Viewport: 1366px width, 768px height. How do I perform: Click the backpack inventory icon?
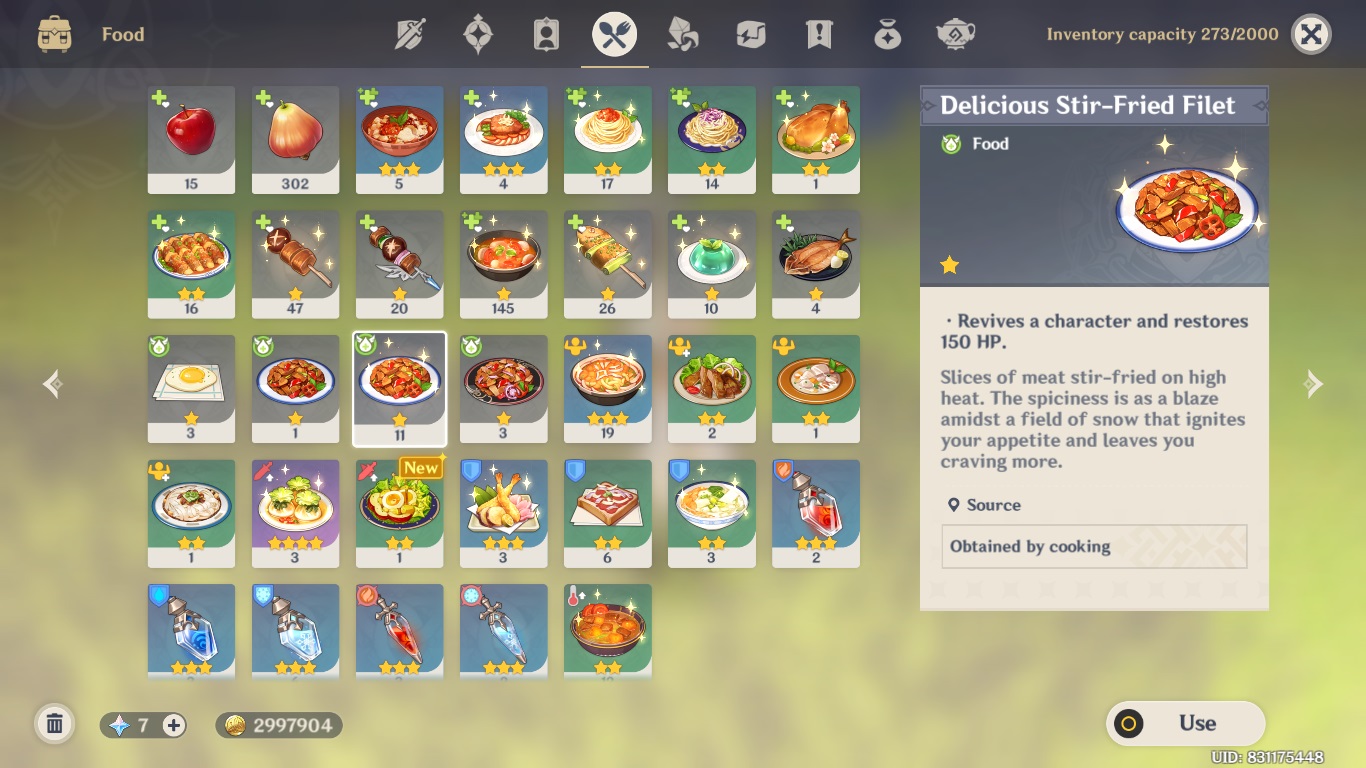[x=57, y=33]
